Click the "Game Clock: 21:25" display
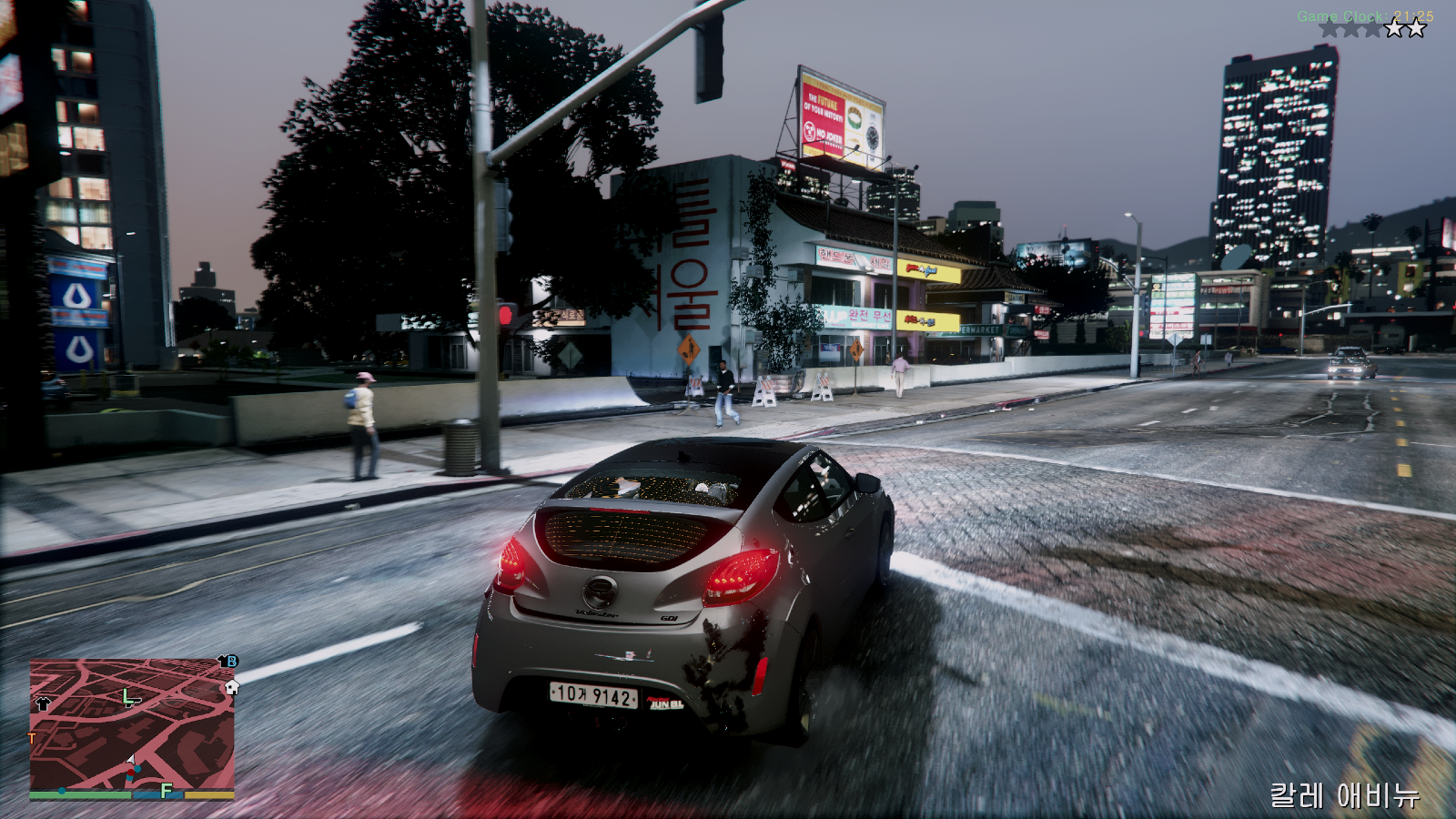This screenshot has height=819, width=1456. point(1363,15)
